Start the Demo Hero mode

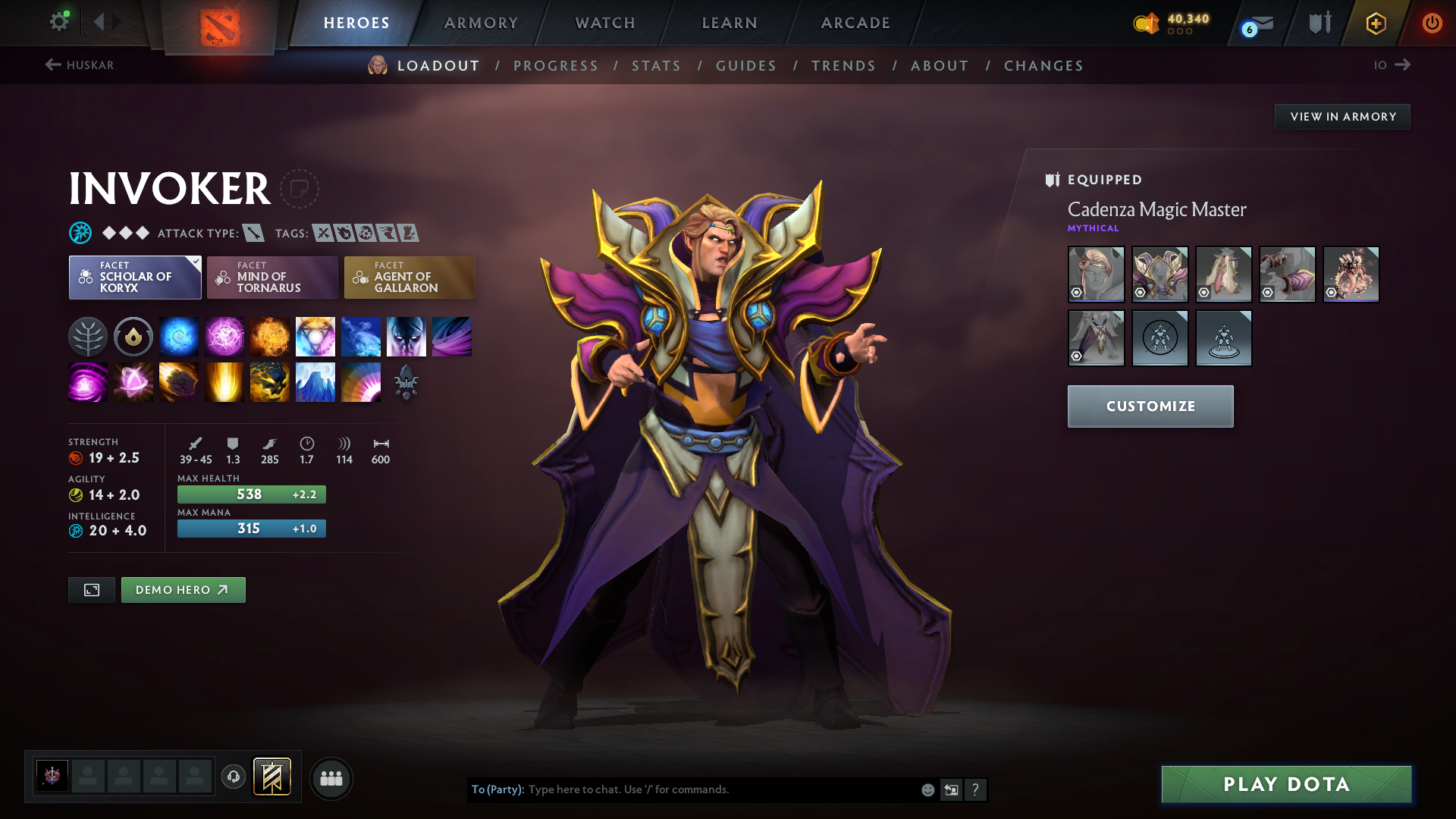point(183,590)
